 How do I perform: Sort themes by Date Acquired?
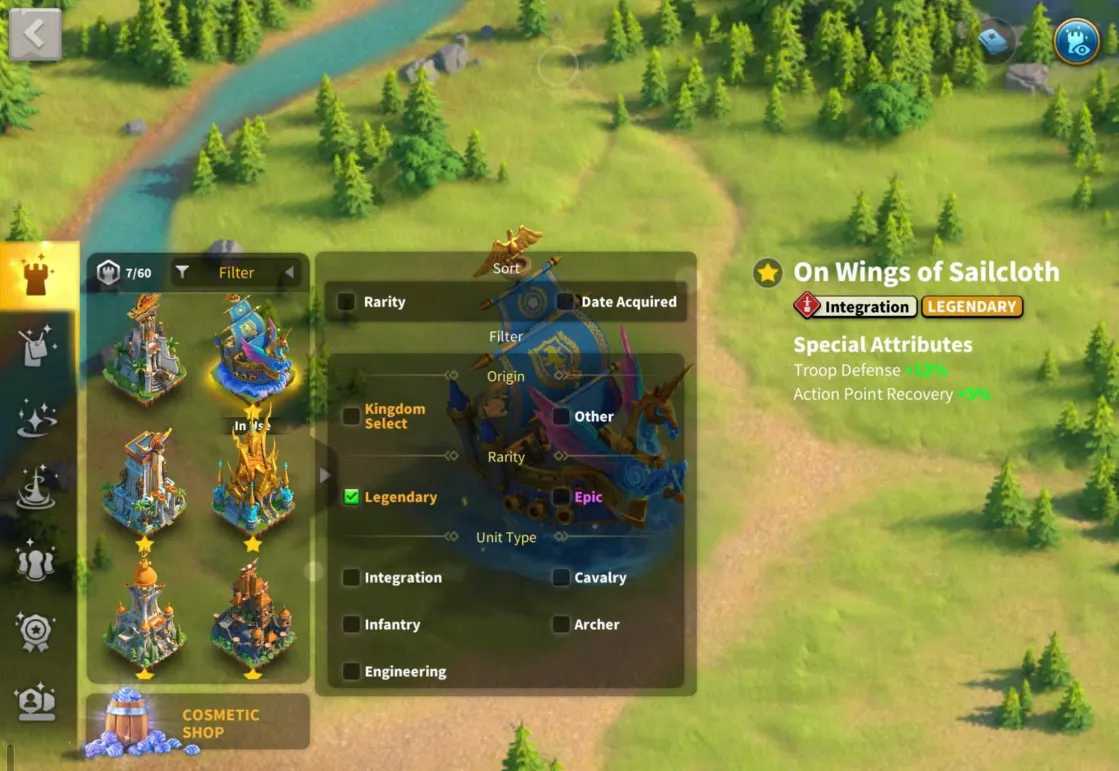pyautogui.click(x=566, y=302)
